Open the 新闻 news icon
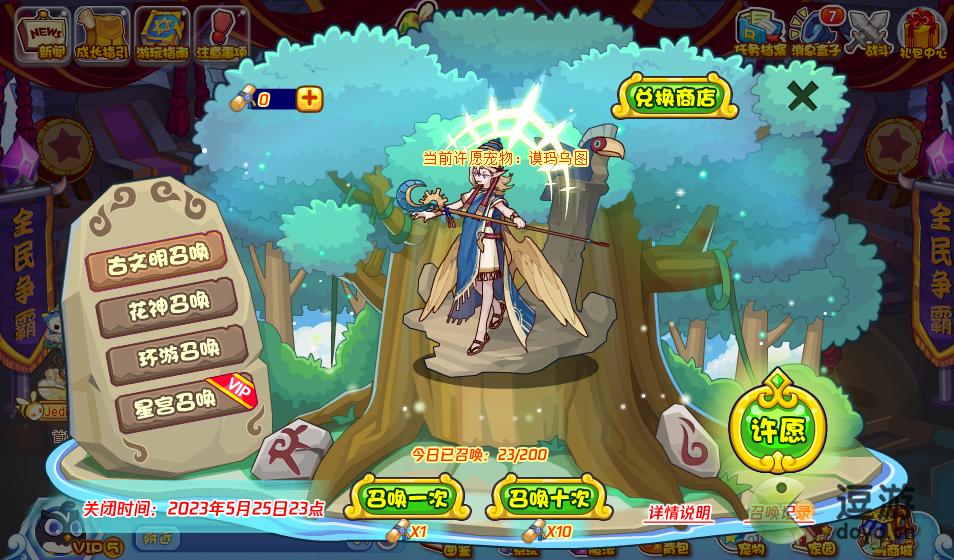Screen dimensions: 954x560 [41, 33]
